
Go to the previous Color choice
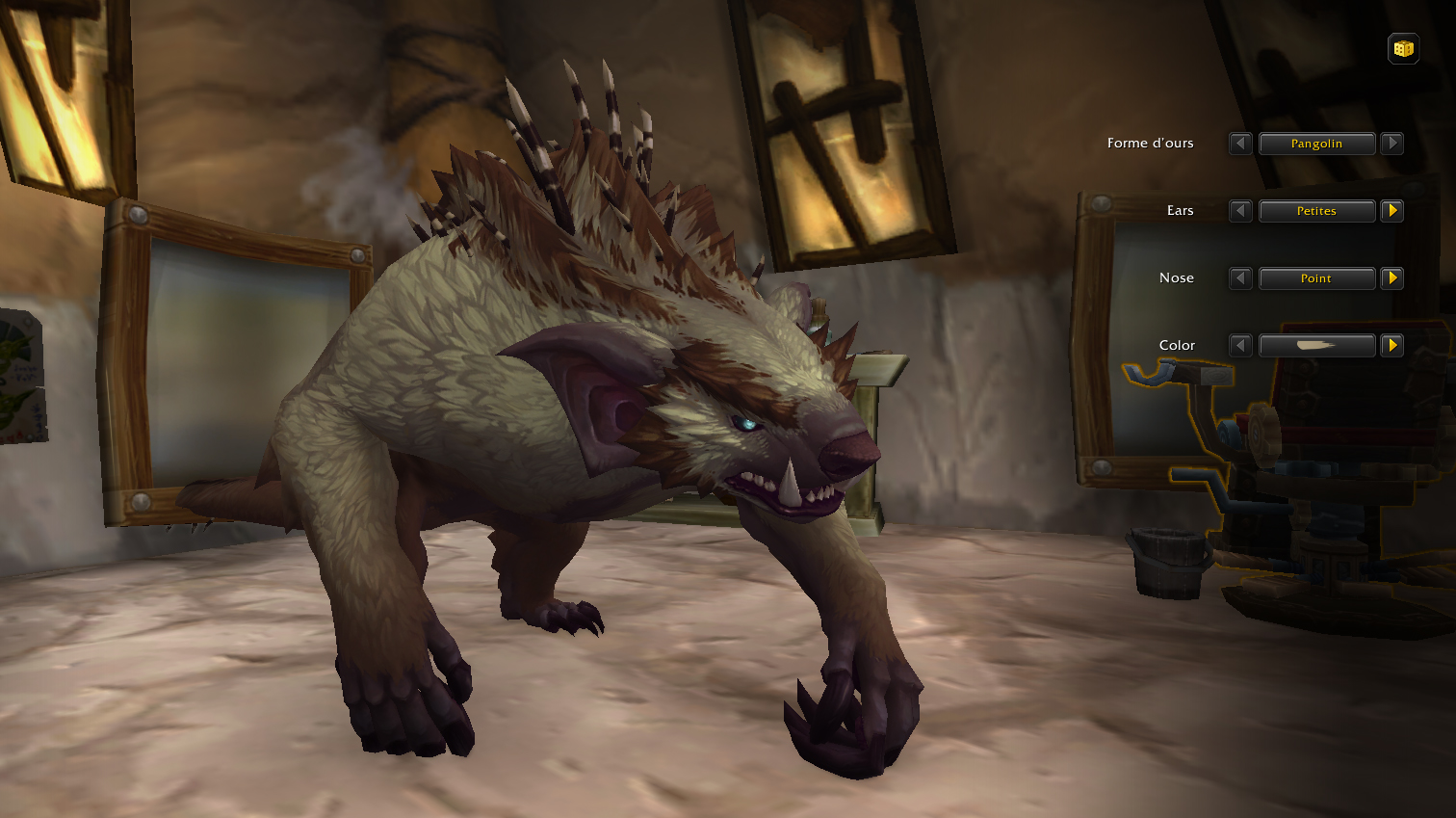click(1240, 345)
